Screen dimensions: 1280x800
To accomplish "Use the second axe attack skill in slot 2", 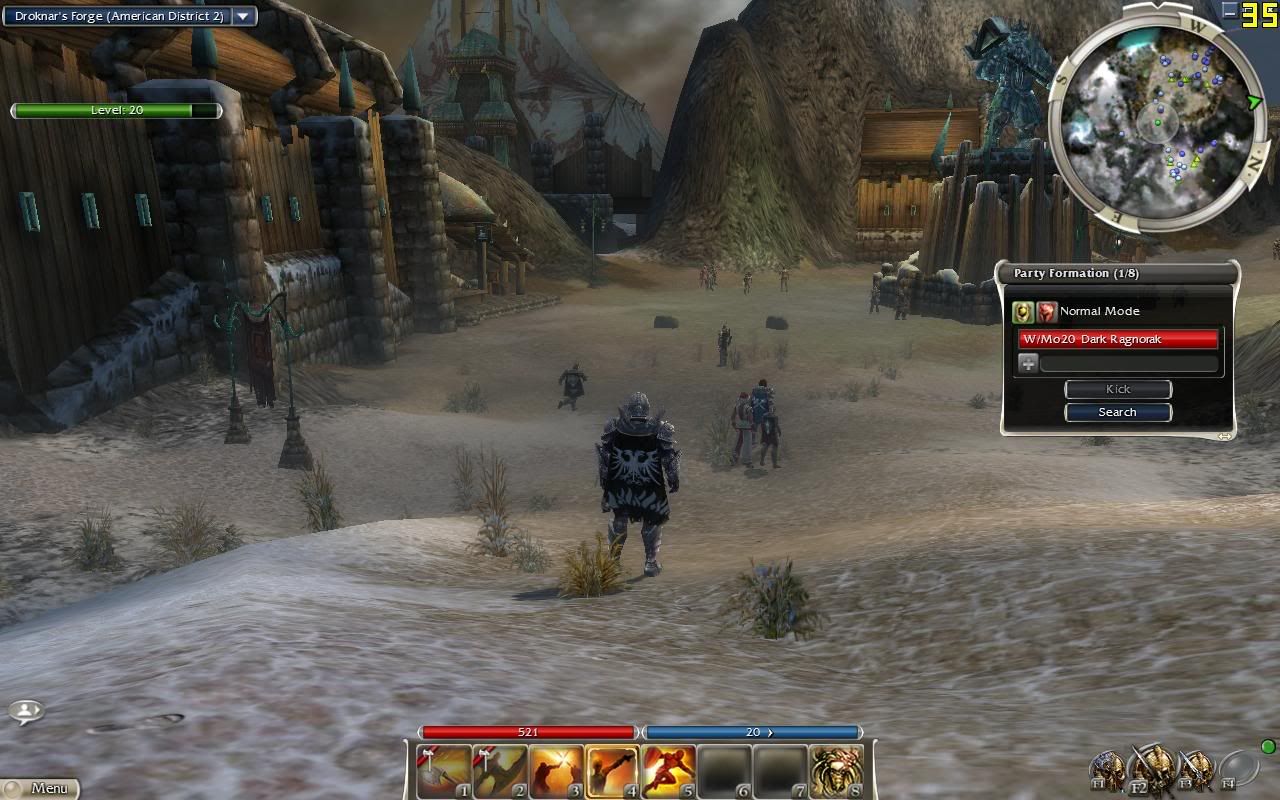I will [500, 772].
